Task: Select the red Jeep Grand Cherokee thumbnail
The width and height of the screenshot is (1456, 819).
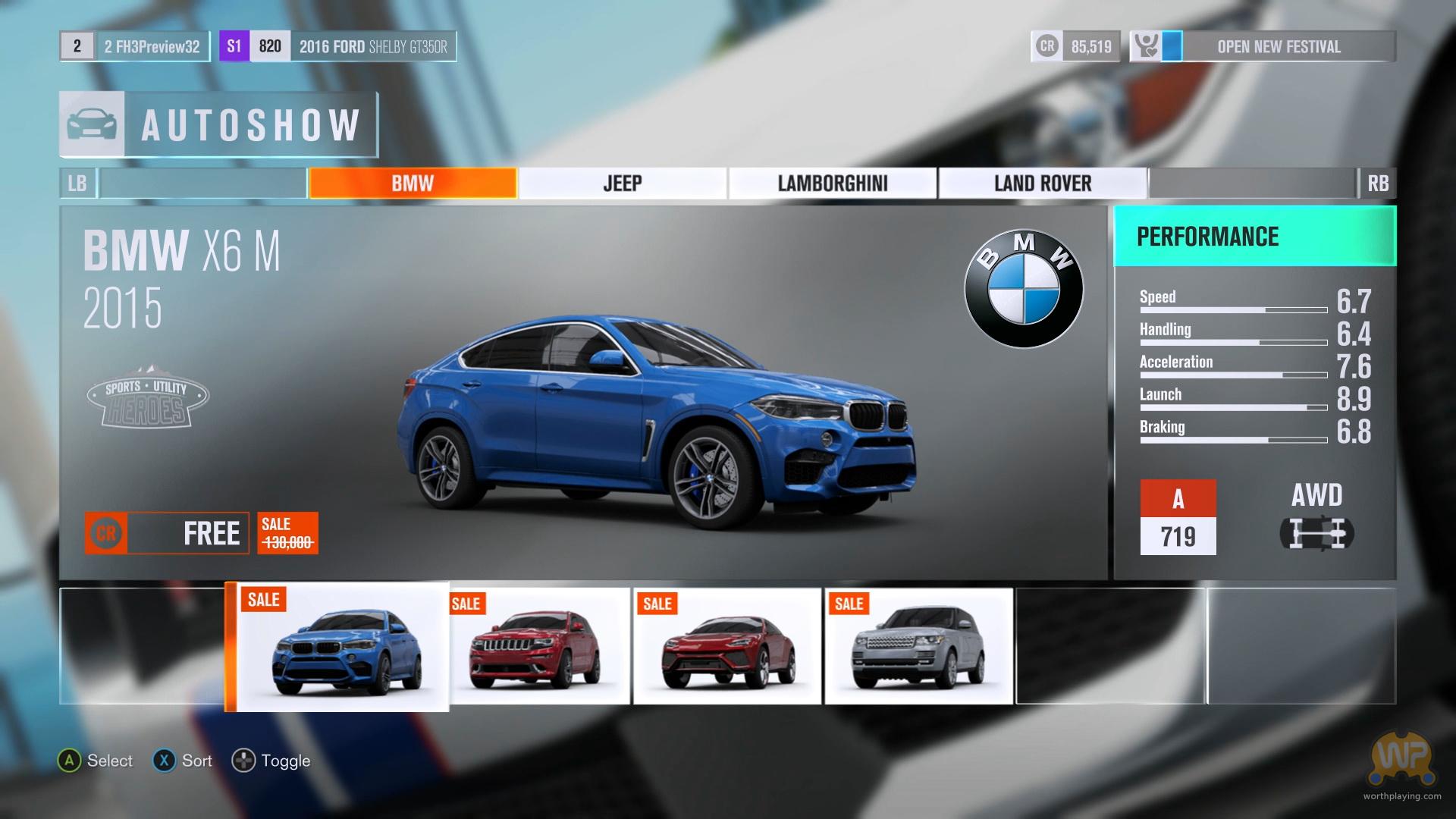Action: (x=539, y=647)
